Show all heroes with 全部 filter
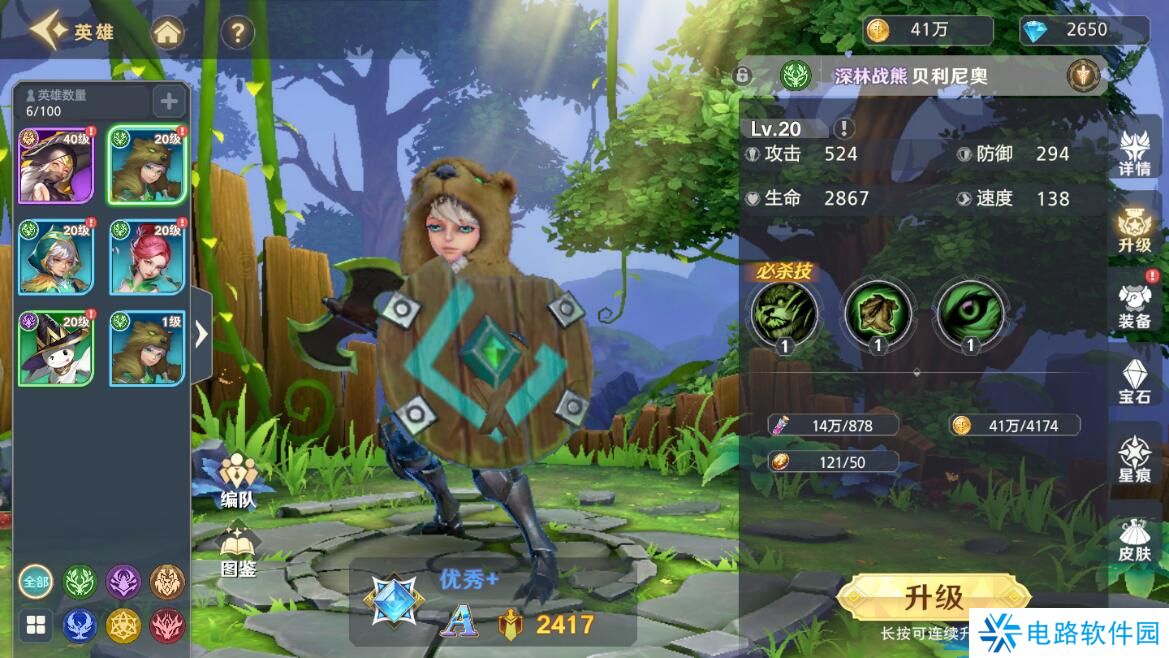1169x658 pixels. pos(35,581)
